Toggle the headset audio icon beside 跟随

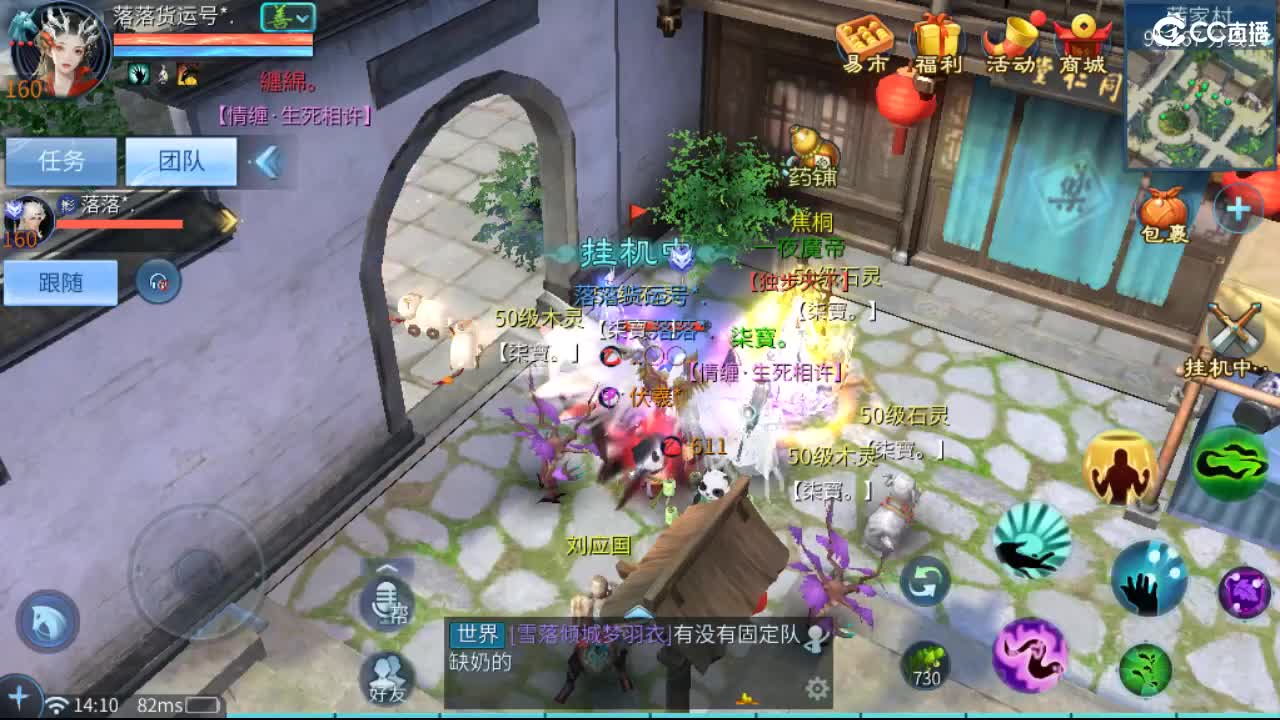point(158,283)
